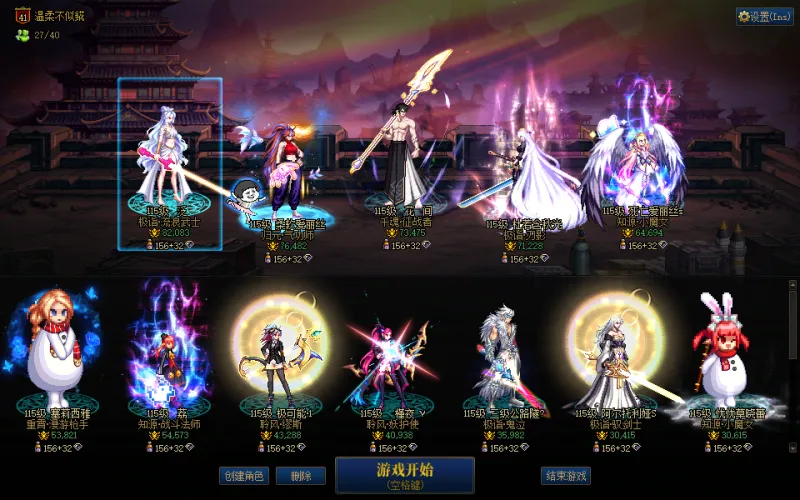Click the 删除 delete character button

click(x=293, y=476)
